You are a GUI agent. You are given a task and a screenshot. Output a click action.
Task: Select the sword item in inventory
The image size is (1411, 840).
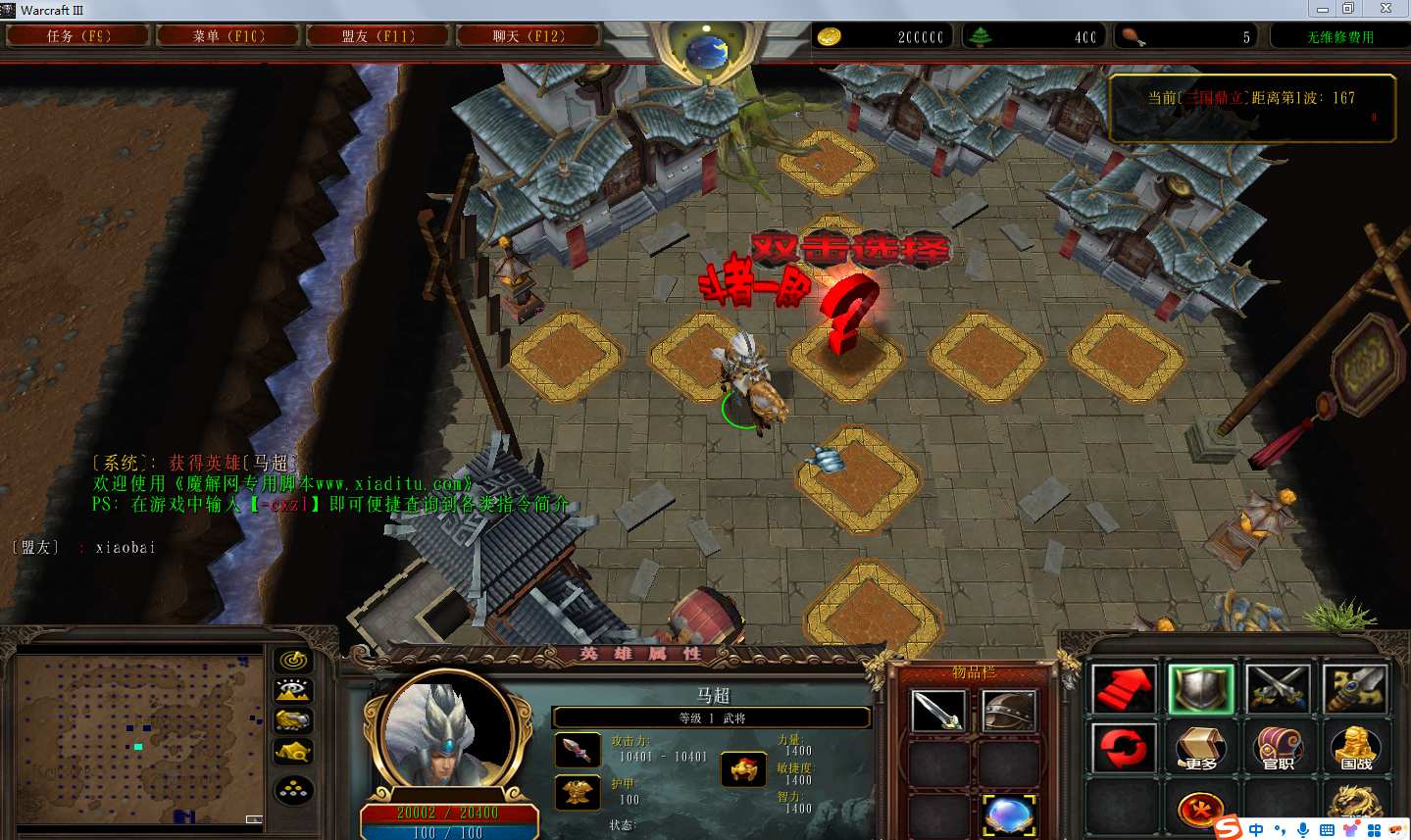[x=938, y=712]
